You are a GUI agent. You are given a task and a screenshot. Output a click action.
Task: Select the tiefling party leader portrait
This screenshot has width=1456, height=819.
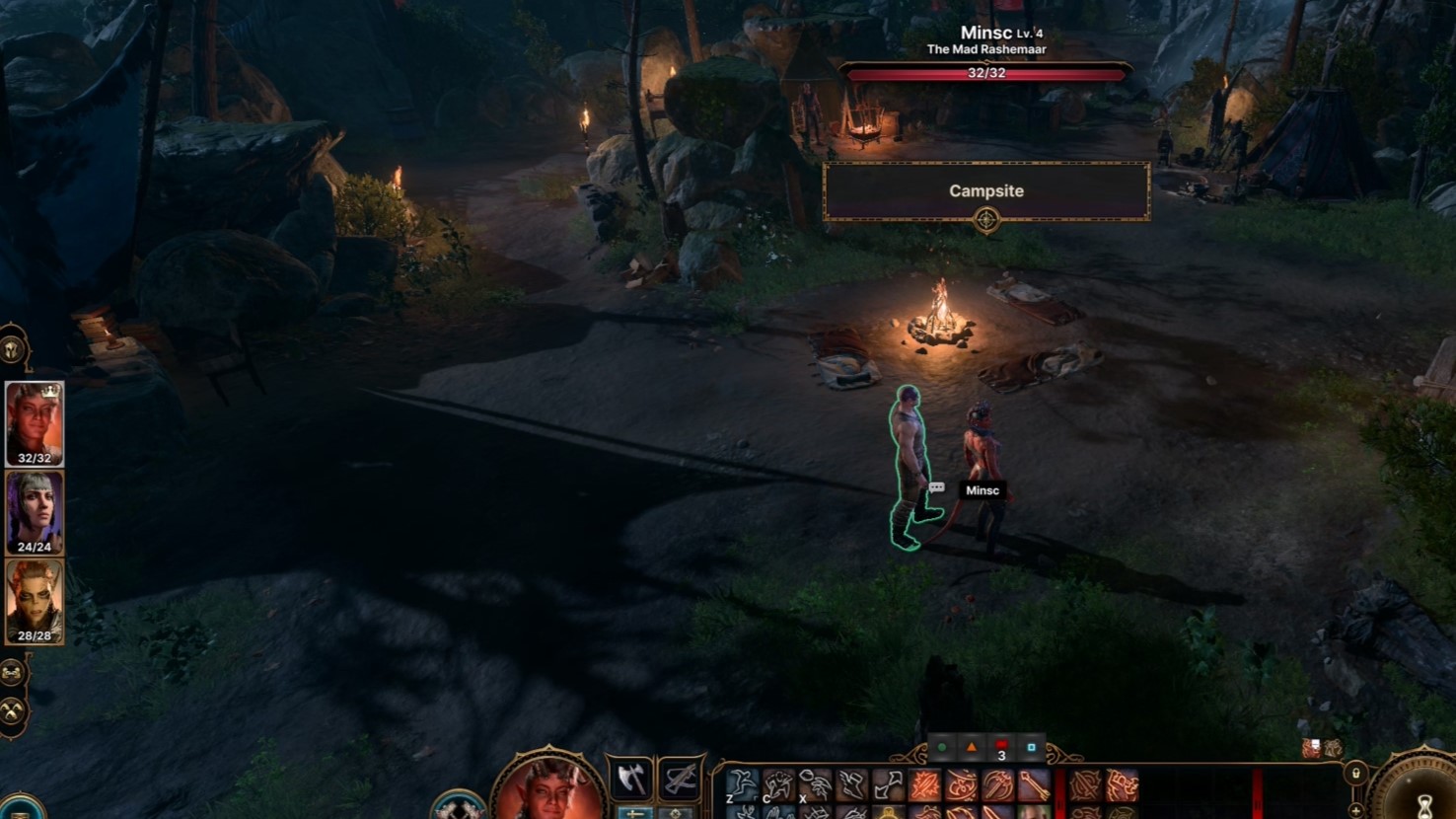(35, 422)
